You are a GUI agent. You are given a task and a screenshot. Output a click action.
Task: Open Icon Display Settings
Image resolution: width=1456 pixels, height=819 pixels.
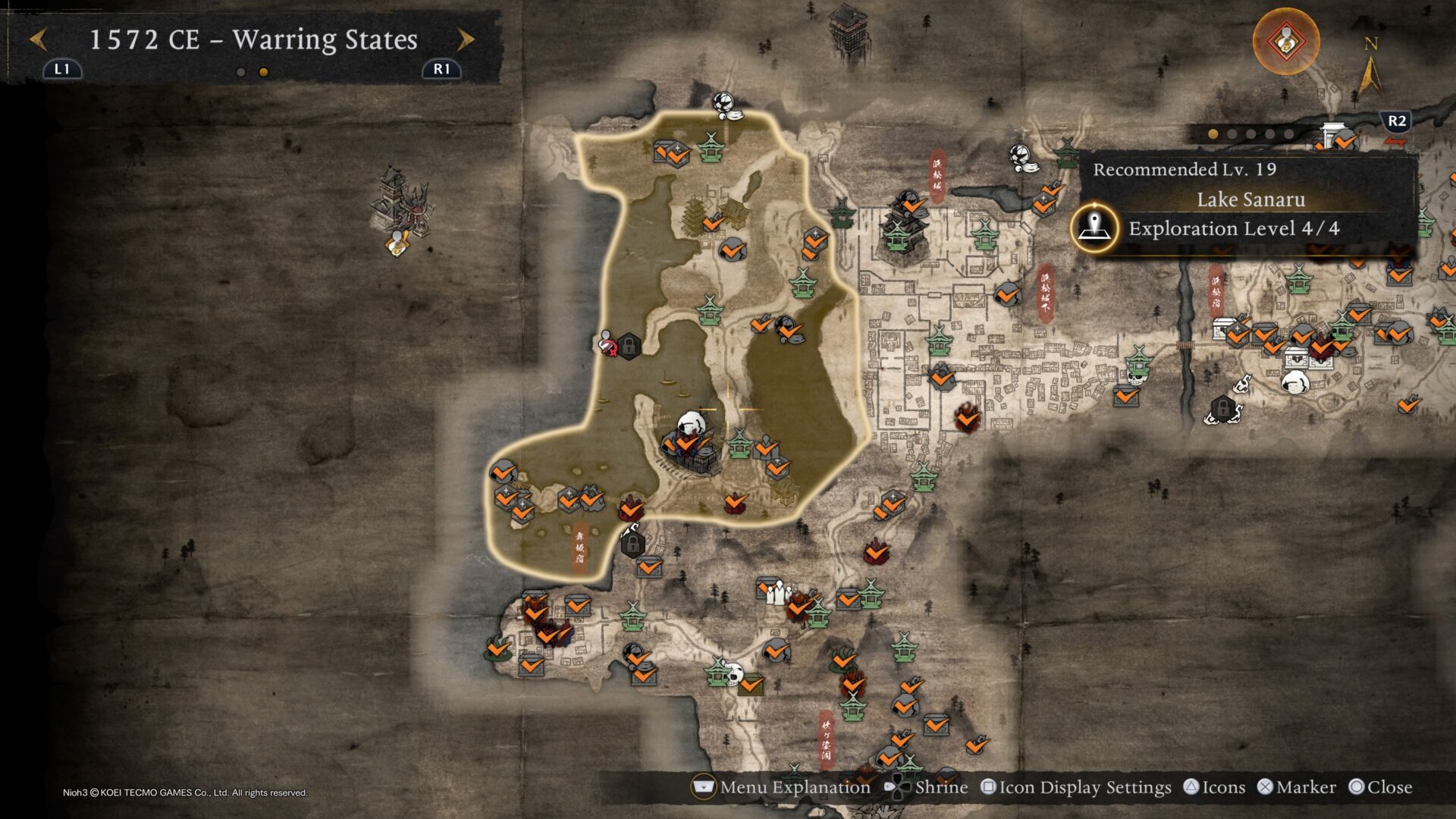point(1075,787)
